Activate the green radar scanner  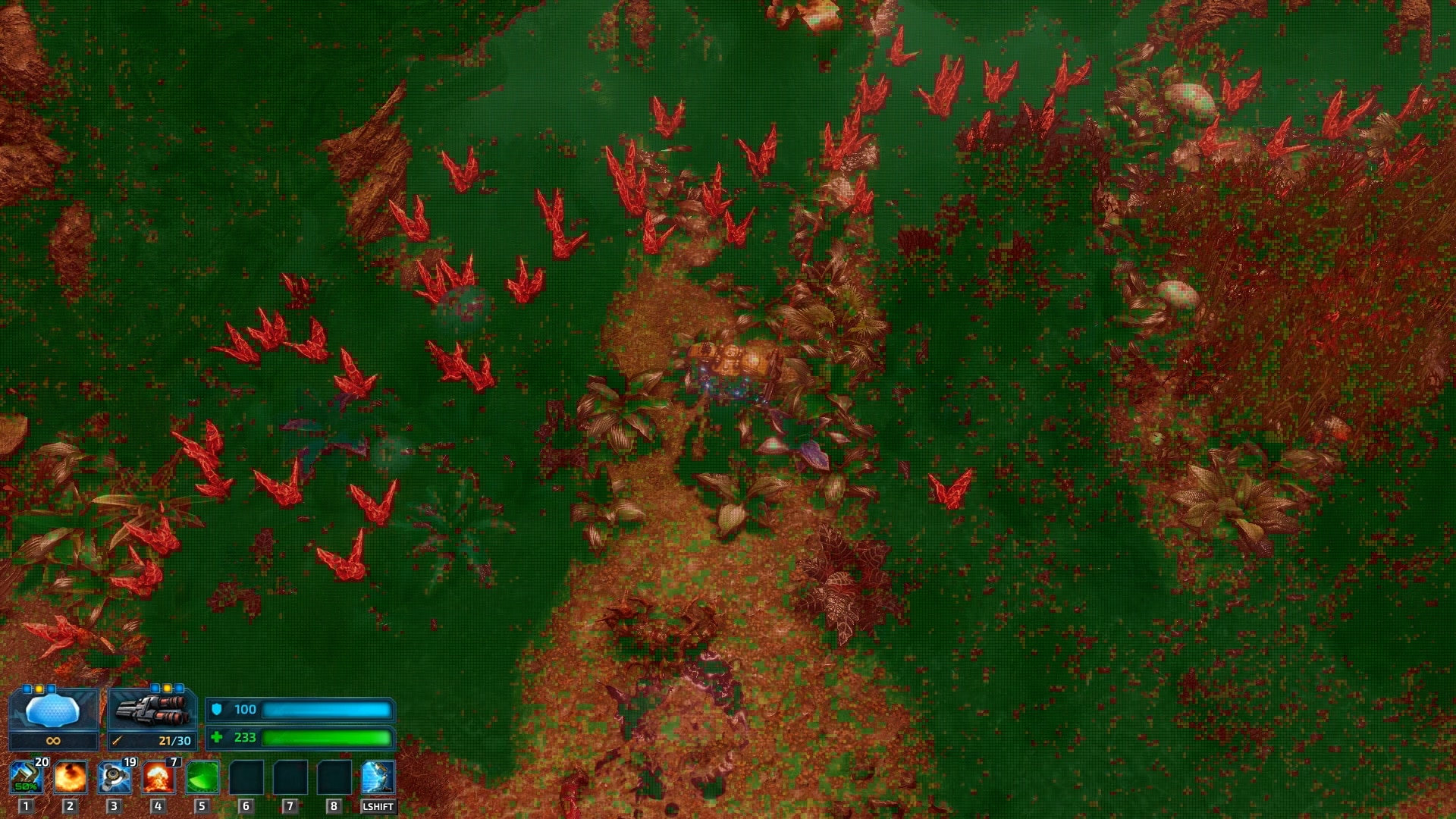click(x=202, y=777)
